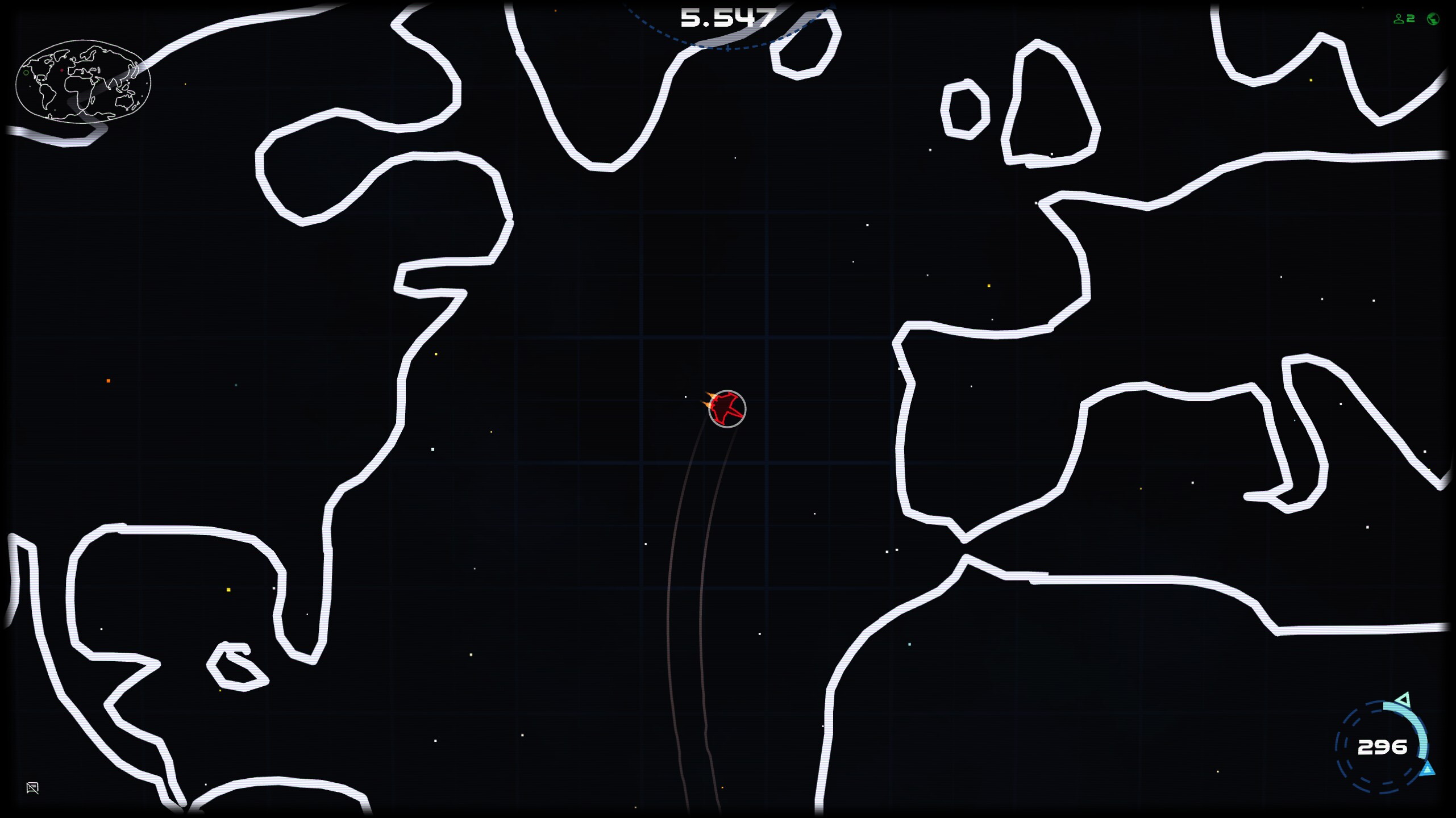The height and width of the screenshot is (818, 1456).
Task: Toggle the green player marker on the minimap
Action: pyautogui.click(x=26, y=73)
